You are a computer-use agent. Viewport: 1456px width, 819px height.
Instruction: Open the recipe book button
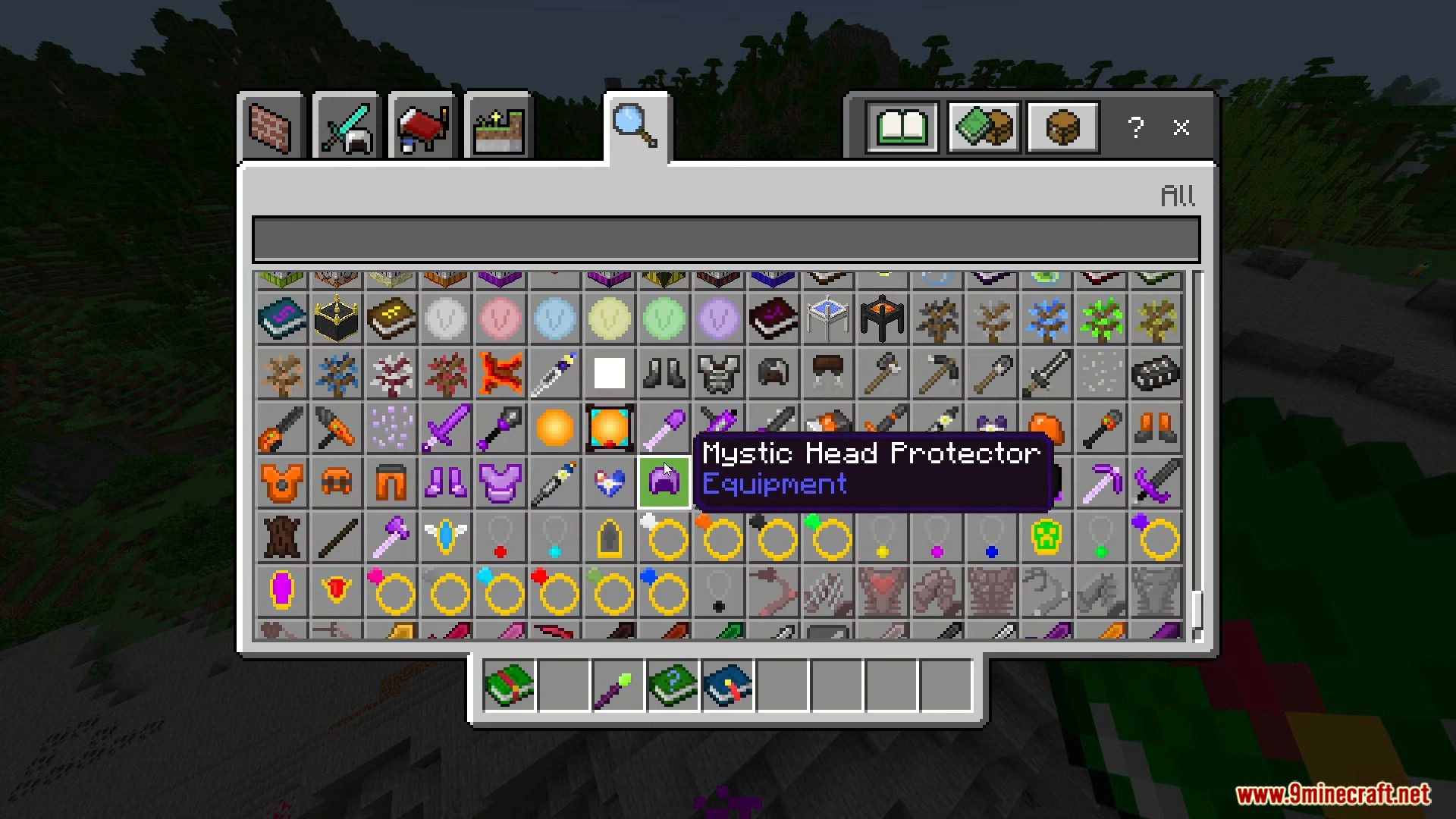(x=902, y=127)
